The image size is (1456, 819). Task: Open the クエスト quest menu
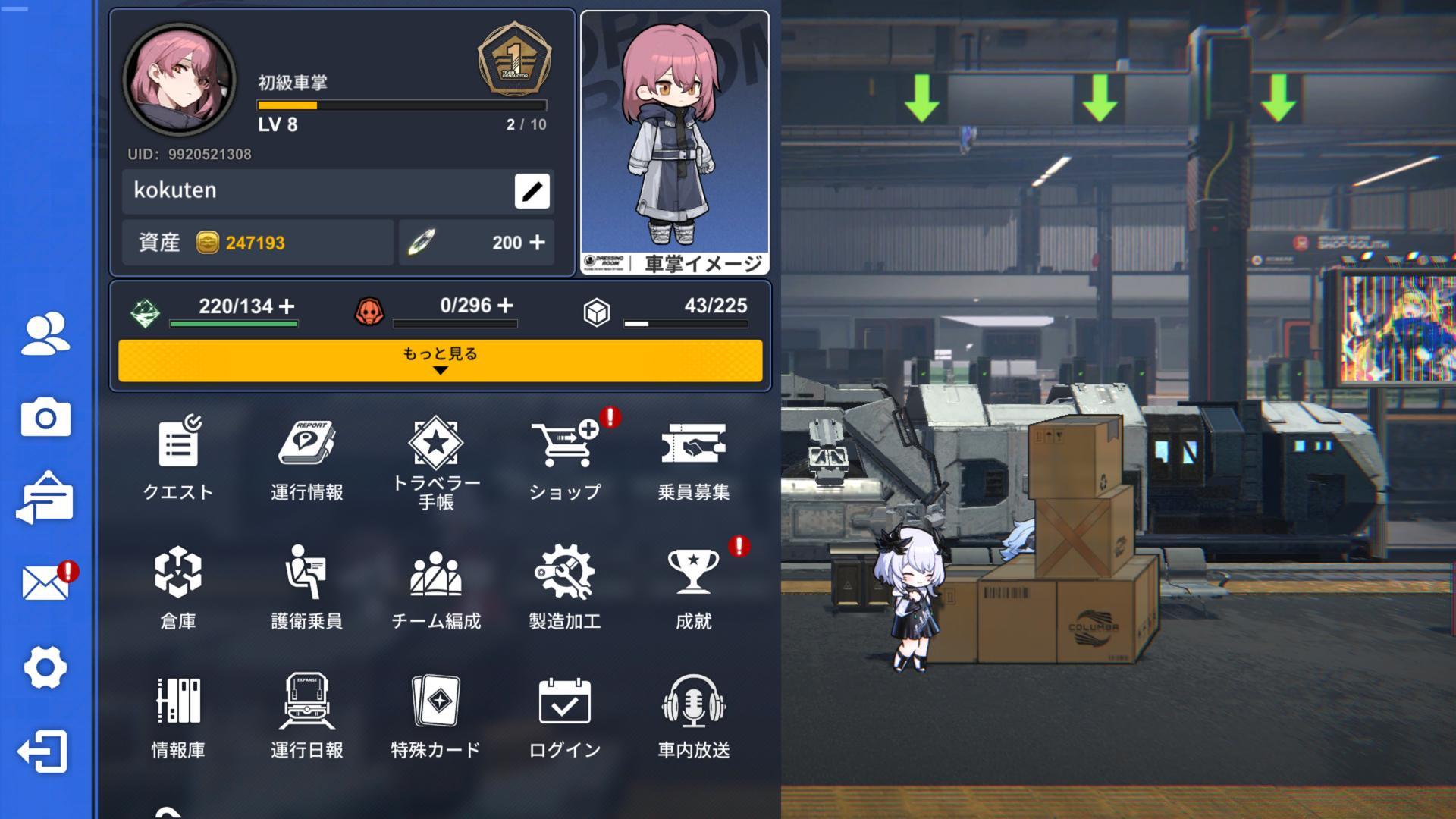[x=178, y=457]
